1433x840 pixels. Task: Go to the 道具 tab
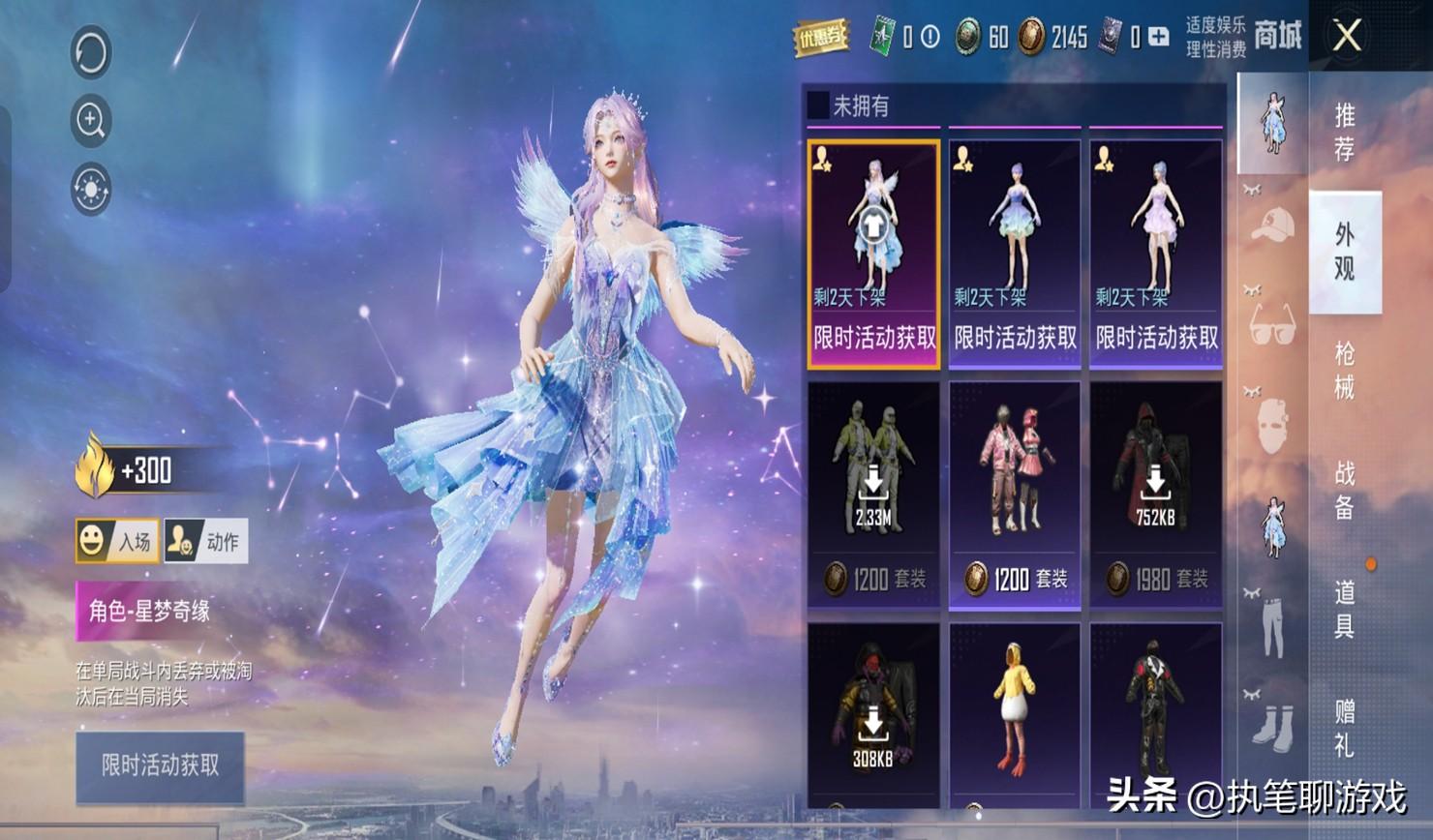(1345, 609)
